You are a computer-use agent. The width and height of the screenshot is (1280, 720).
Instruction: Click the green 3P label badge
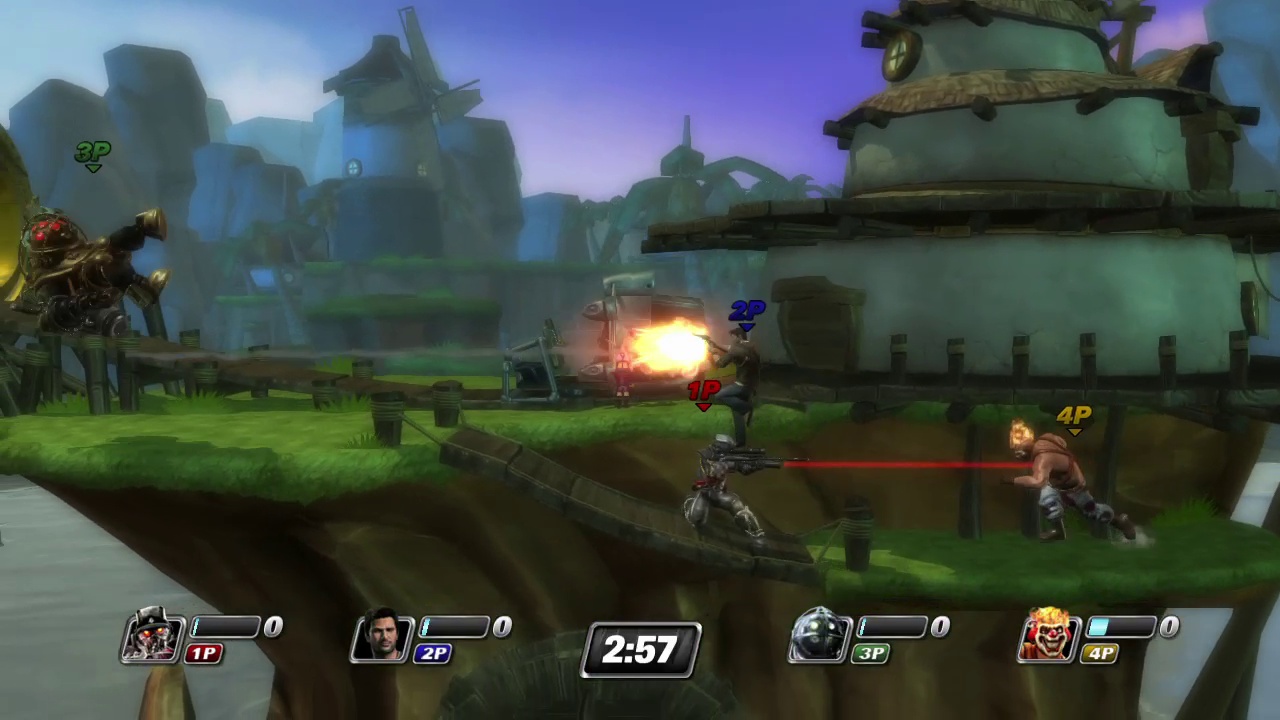[x=869, y=653]
